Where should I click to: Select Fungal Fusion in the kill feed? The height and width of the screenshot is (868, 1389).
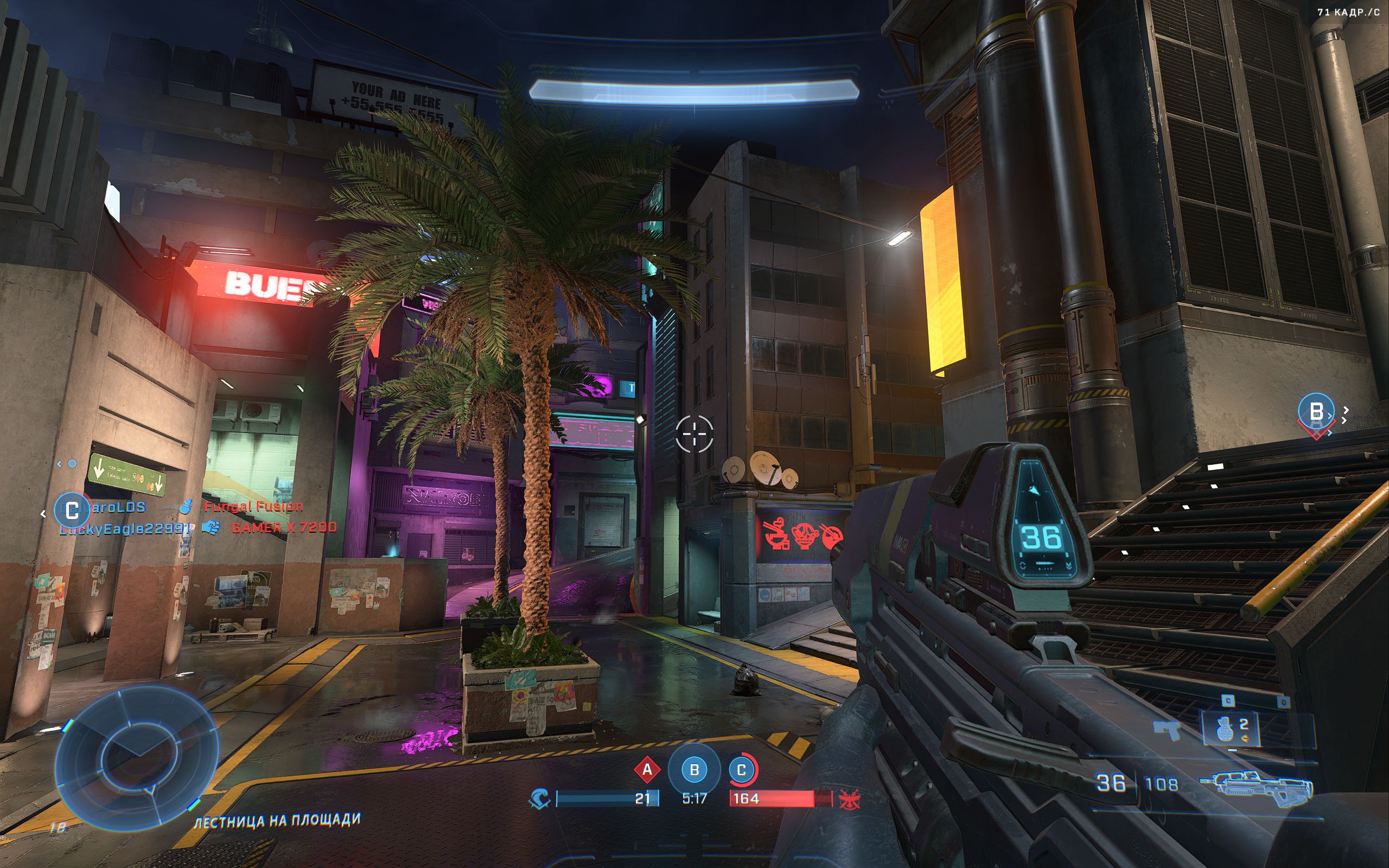click(253, 506)
